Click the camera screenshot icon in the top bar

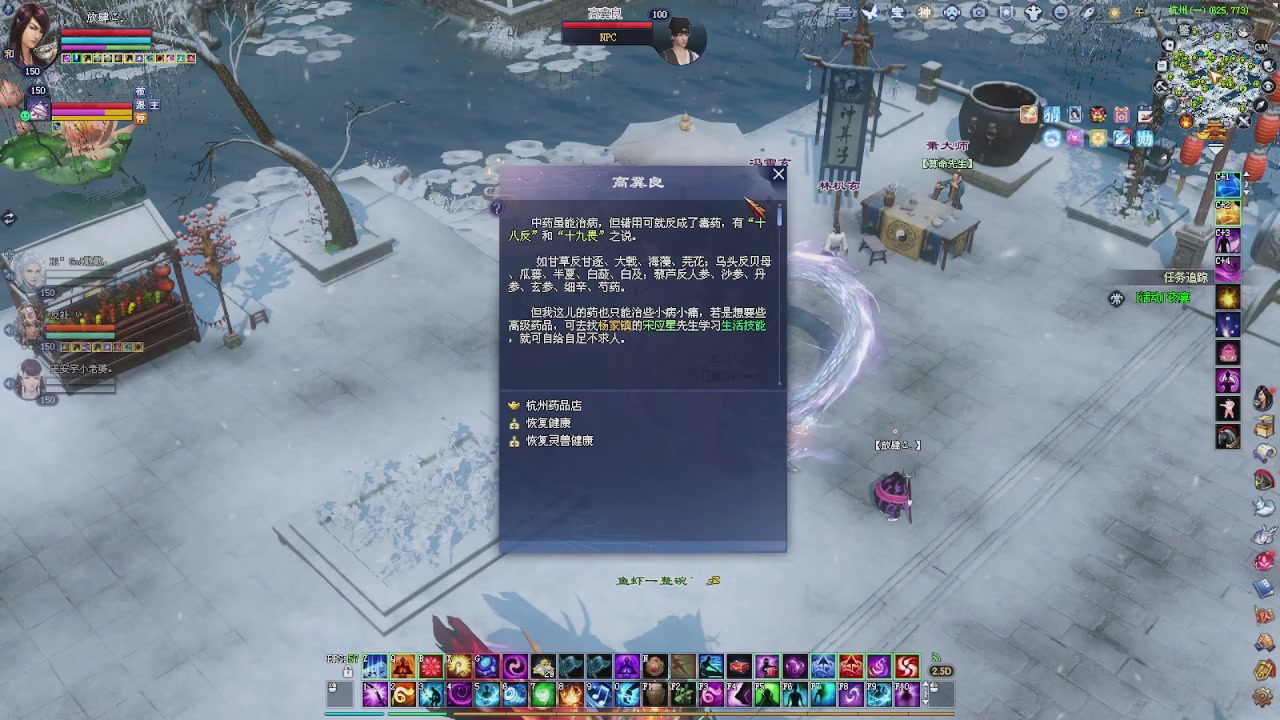click(979, 11)
